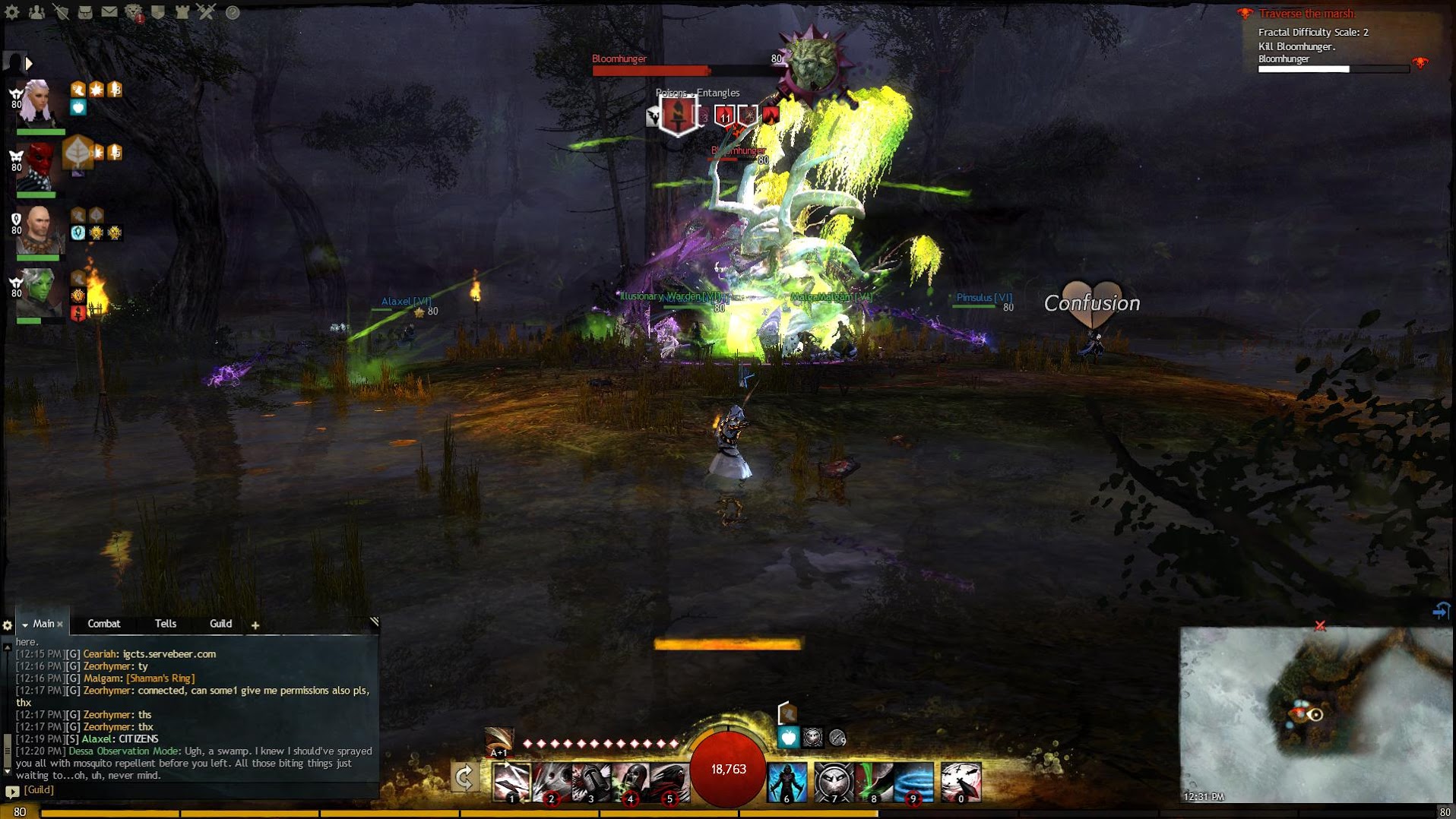
Task: Close the Main chat tab
Action: click(x=60, y=625)
